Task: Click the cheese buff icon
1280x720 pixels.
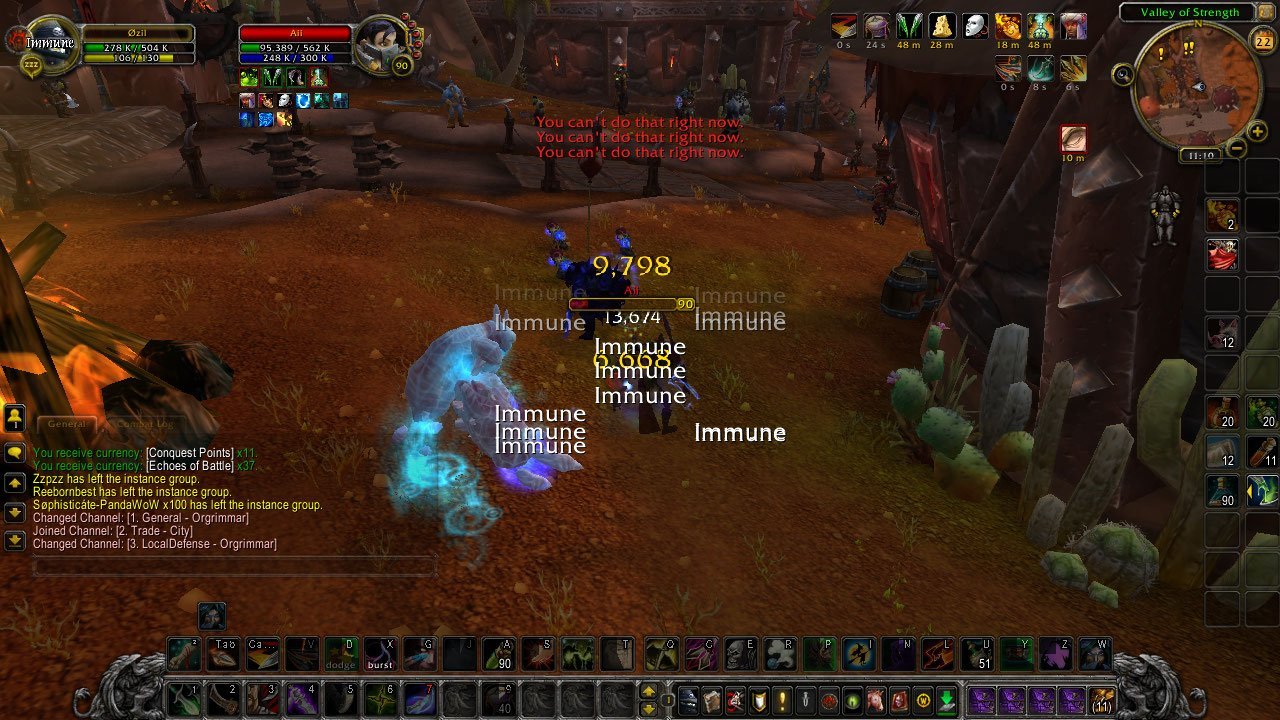Action: [x=942, y=26]
